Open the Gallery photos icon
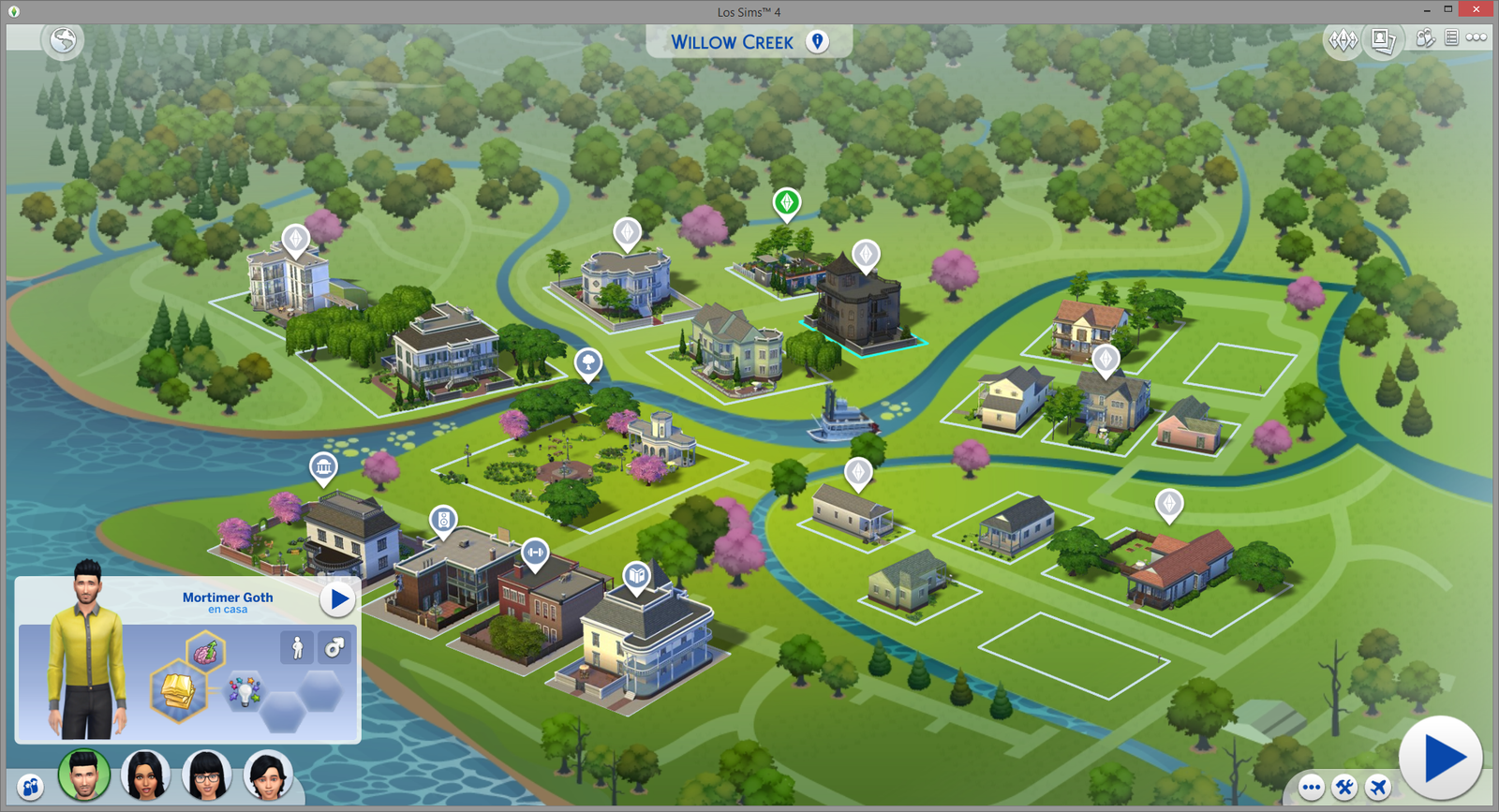The height and width of the screenshot is (812, 1499). (1383, 40)
